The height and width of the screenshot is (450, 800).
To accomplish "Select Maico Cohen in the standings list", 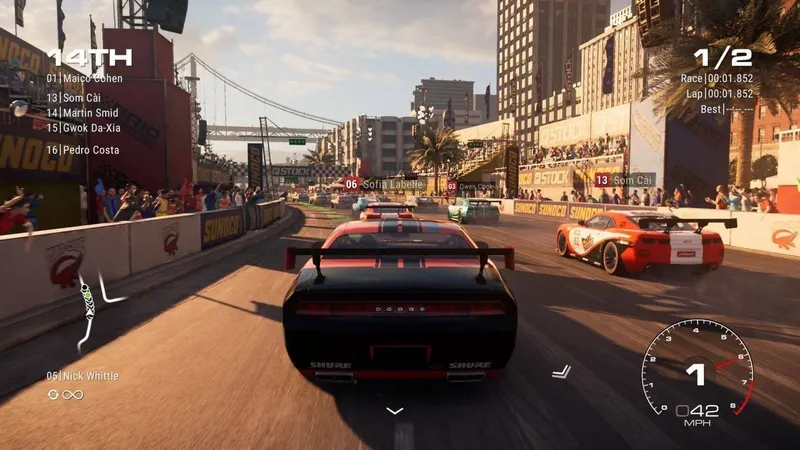I will pyautogui.click(x=83, y=78).
